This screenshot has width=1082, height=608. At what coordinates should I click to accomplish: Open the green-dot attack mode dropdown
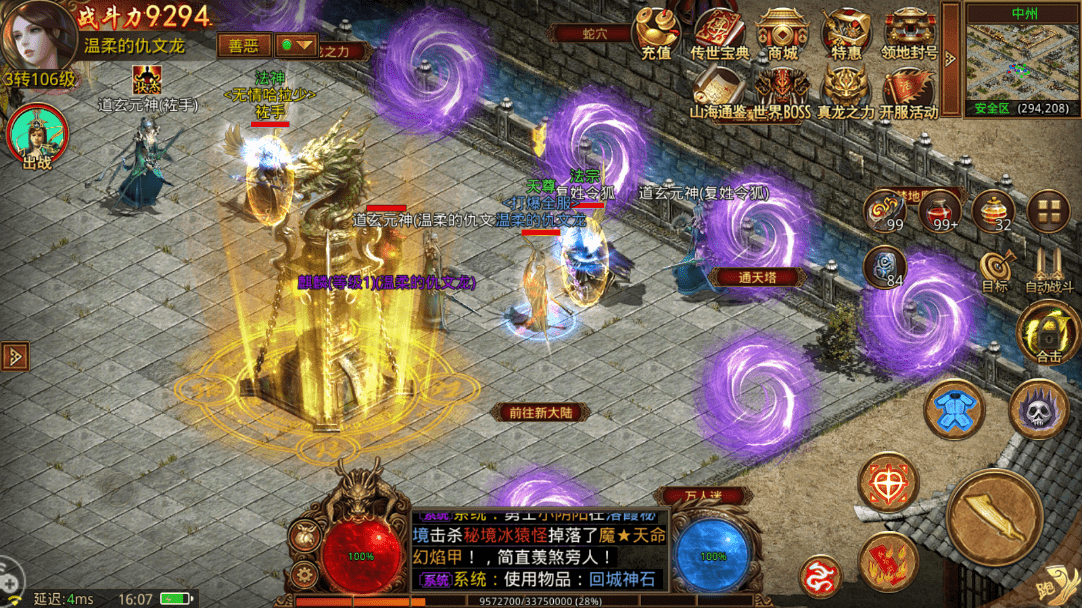[x=297, y=46]
